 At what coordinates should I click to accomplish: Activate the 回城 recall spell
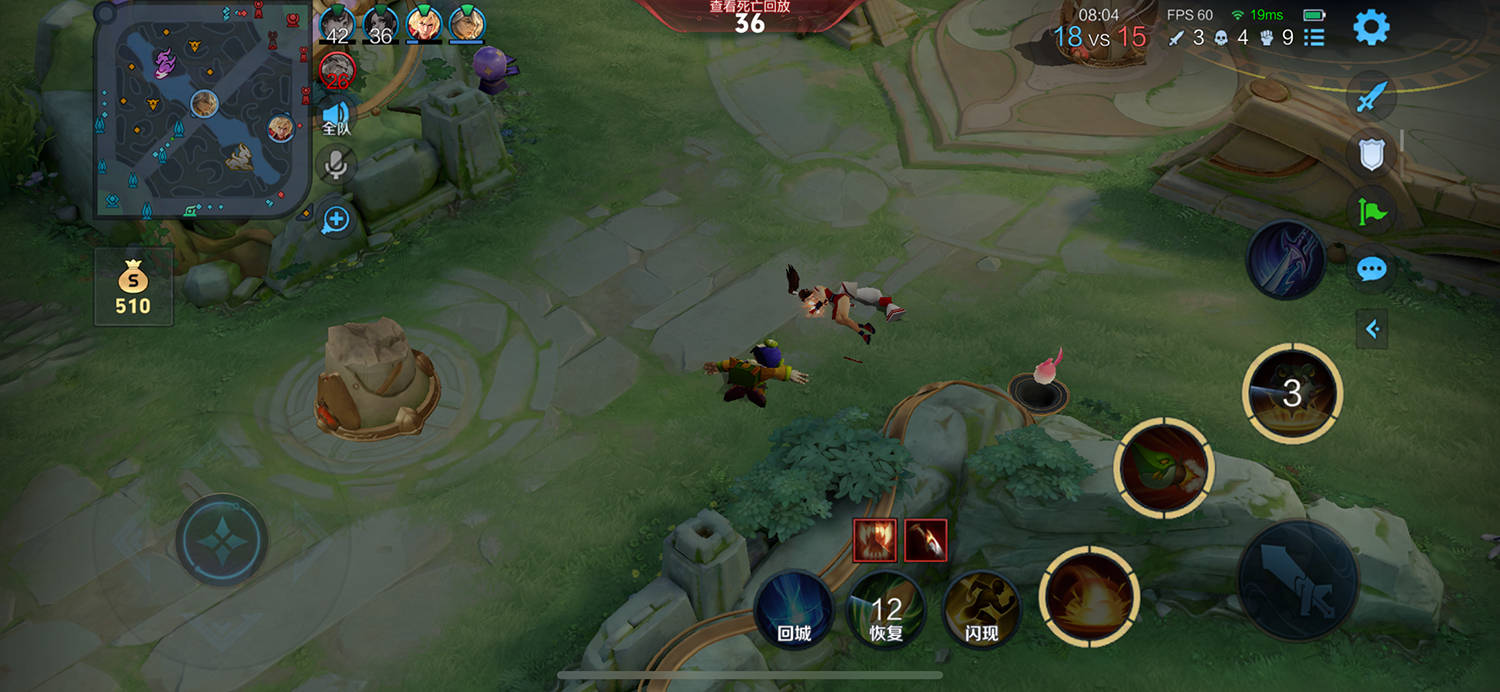(x=794, y=609)
